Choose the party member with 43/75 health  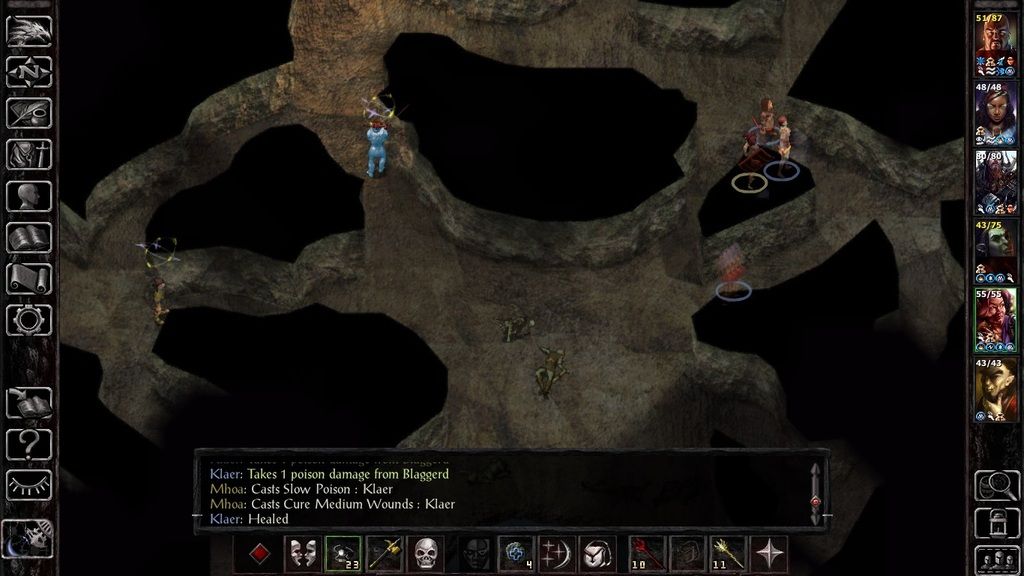(x=996, y=251)
